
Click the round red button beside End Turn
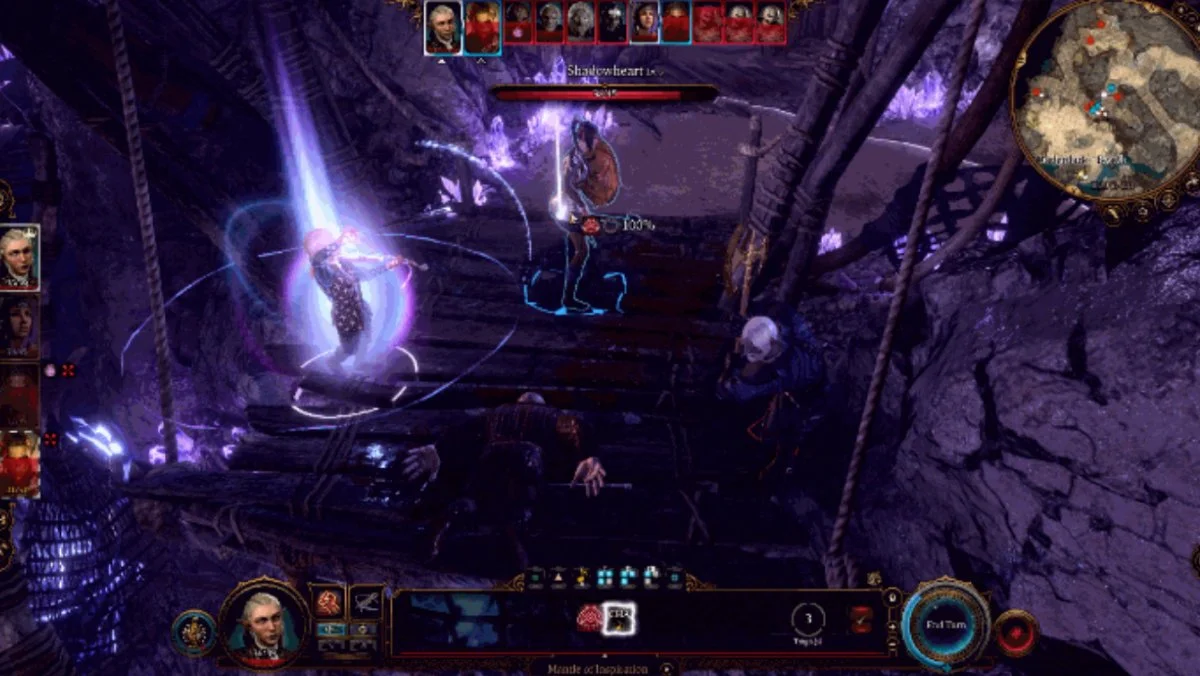[x=1016, y=632]
